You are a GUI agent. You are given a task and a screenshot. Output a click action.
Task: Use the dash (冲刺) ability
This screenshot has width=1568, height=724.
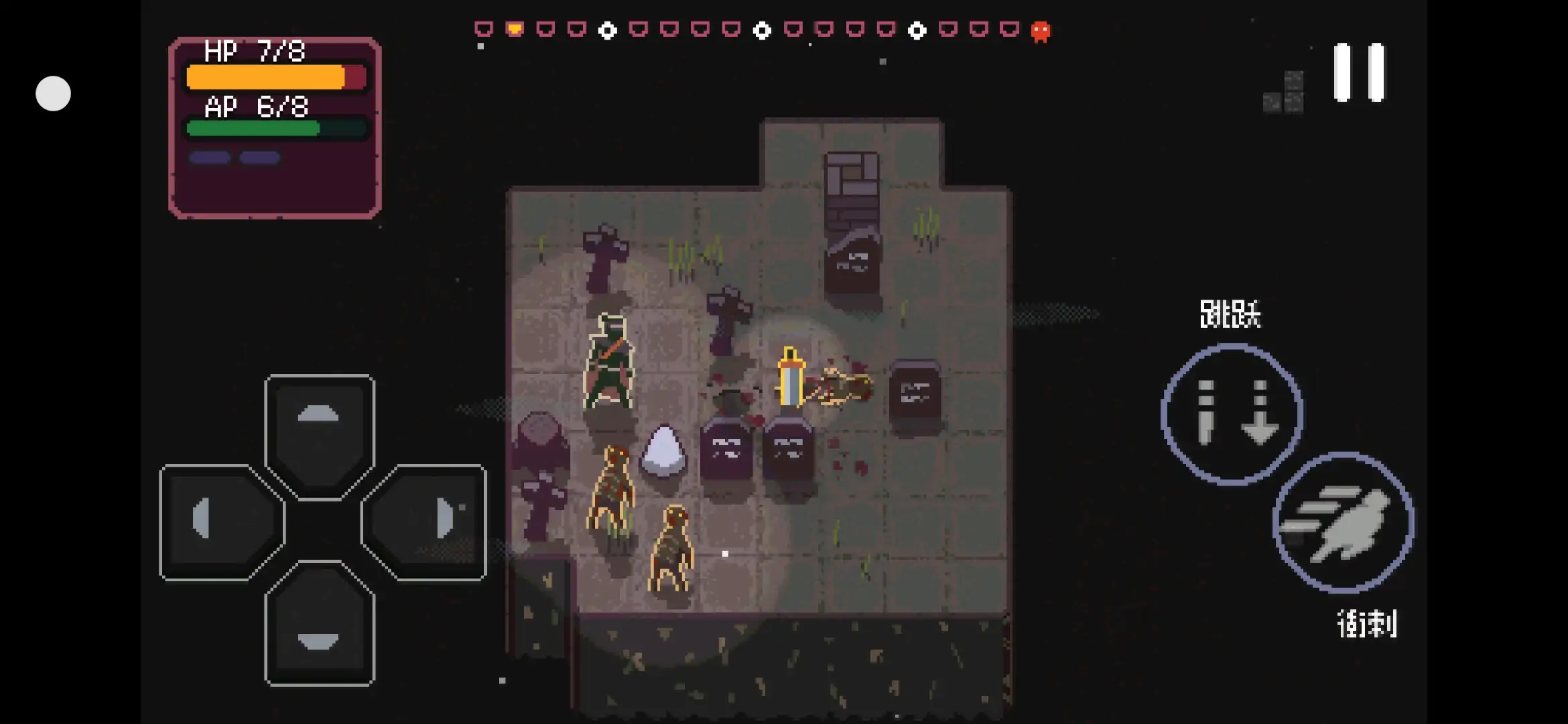point(1342,523)
